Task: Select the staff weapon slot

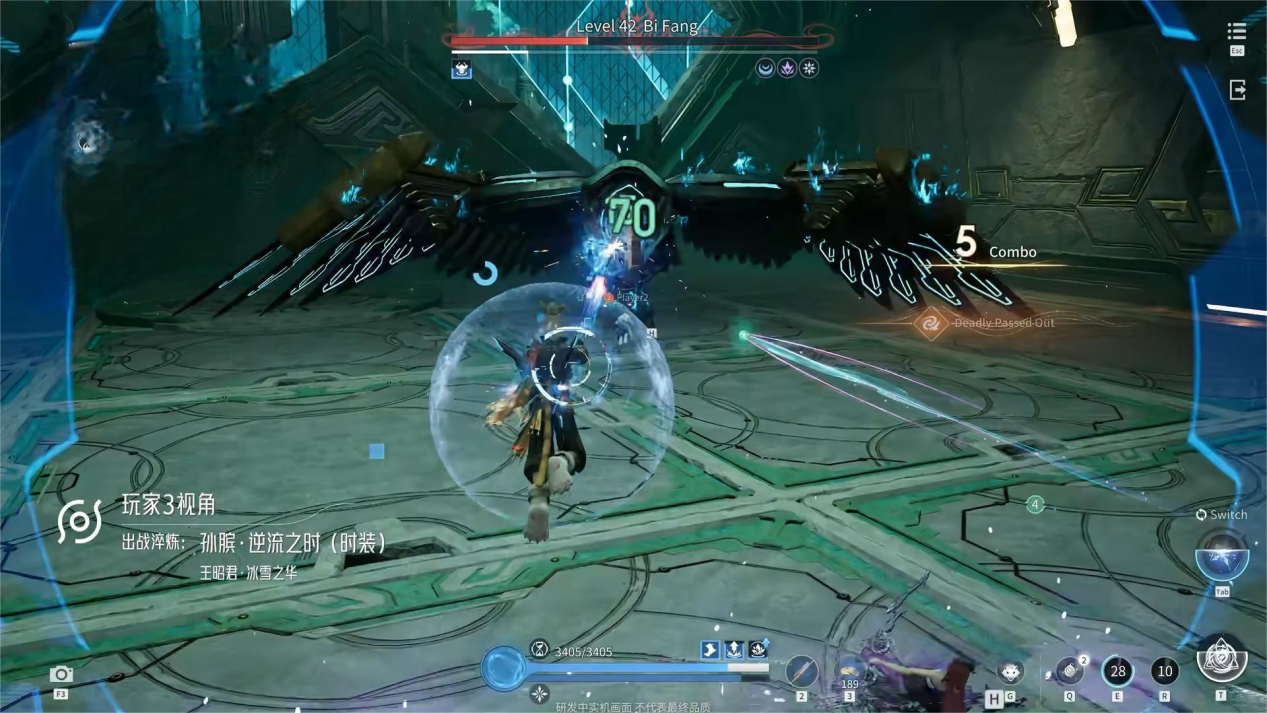Action: [x=801, y=671]
